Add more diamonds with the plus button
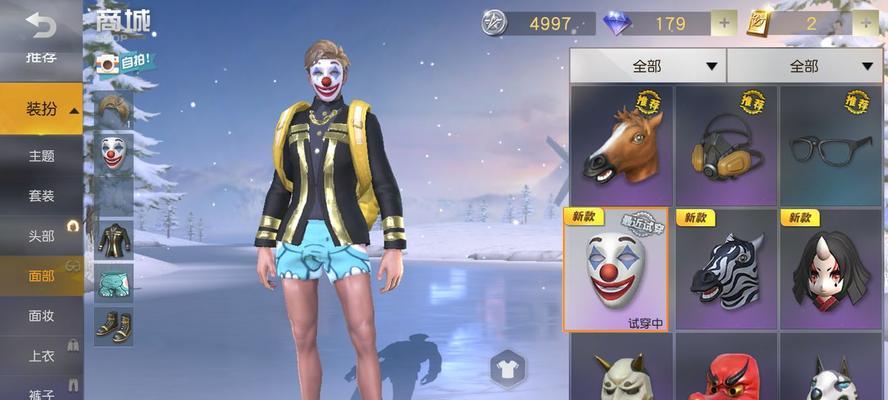Screen dimensions: 888x400 (x=723, y=22)
